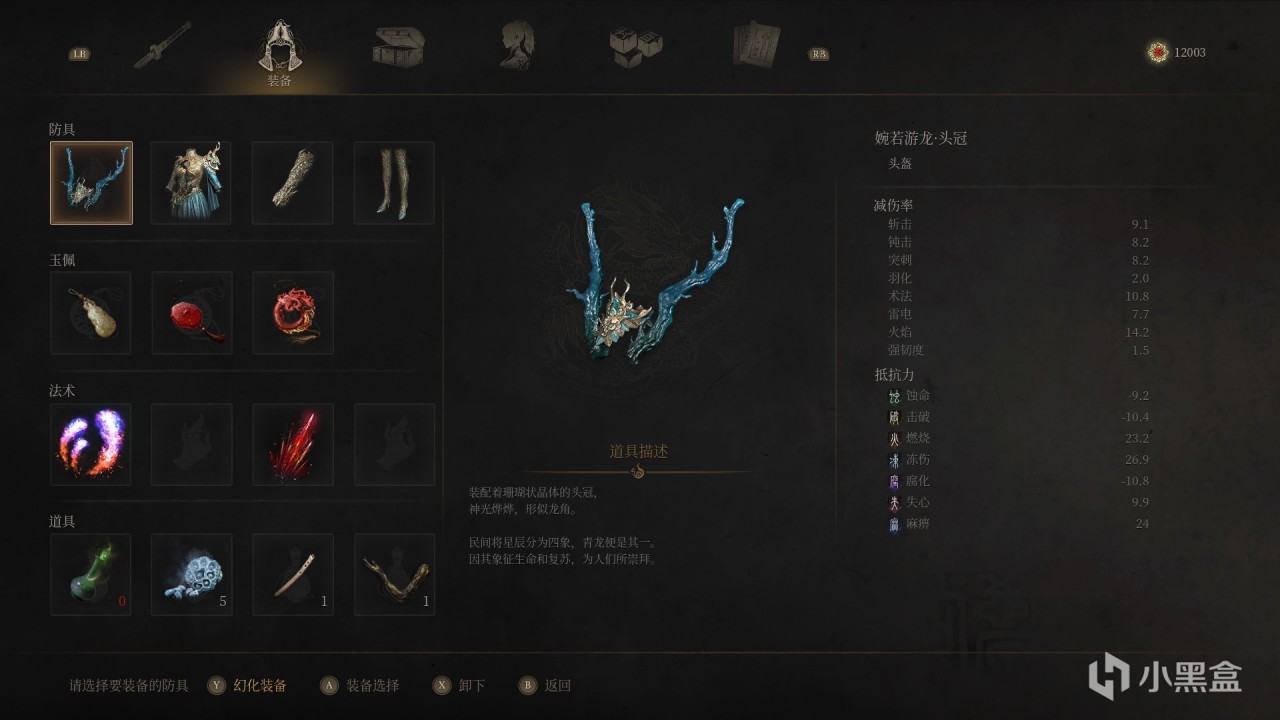Select the gourd-shaped curio in 玉佩 row
The height and width of the screenshot is (720, 1280).
[x=91, y=313]
